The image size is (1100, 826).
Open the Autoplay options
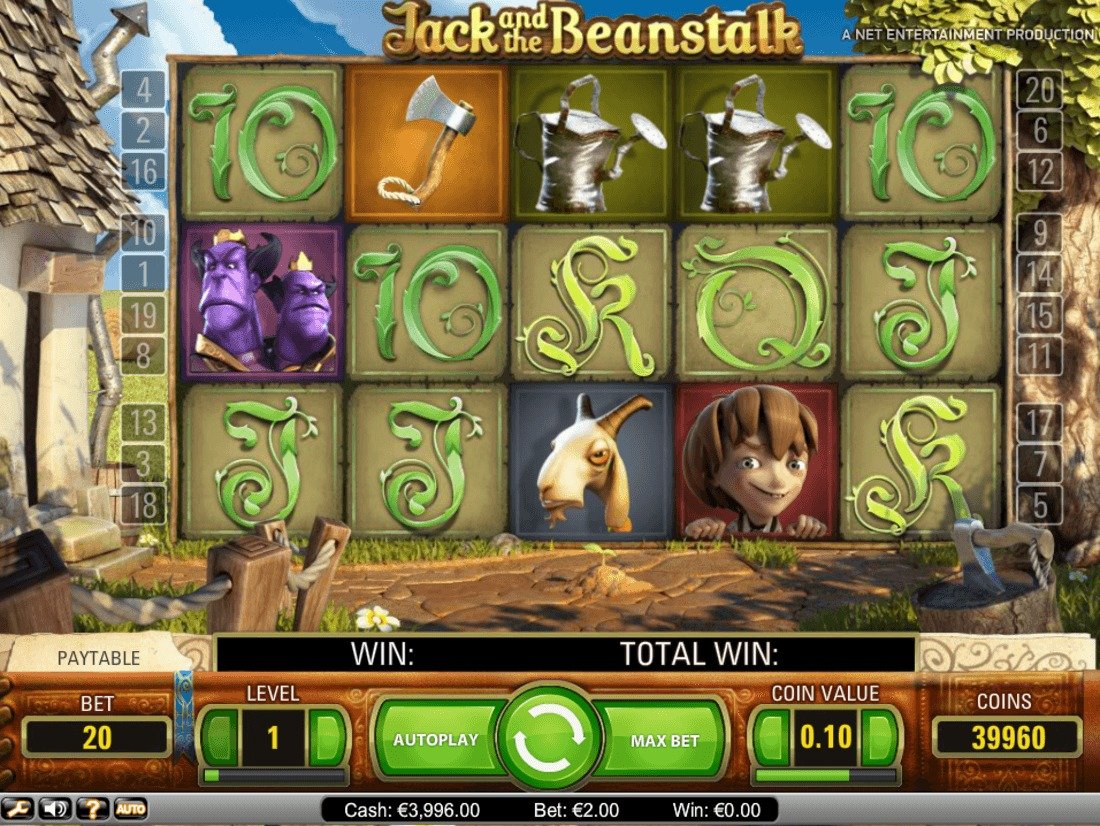click(x=437, y=740)
